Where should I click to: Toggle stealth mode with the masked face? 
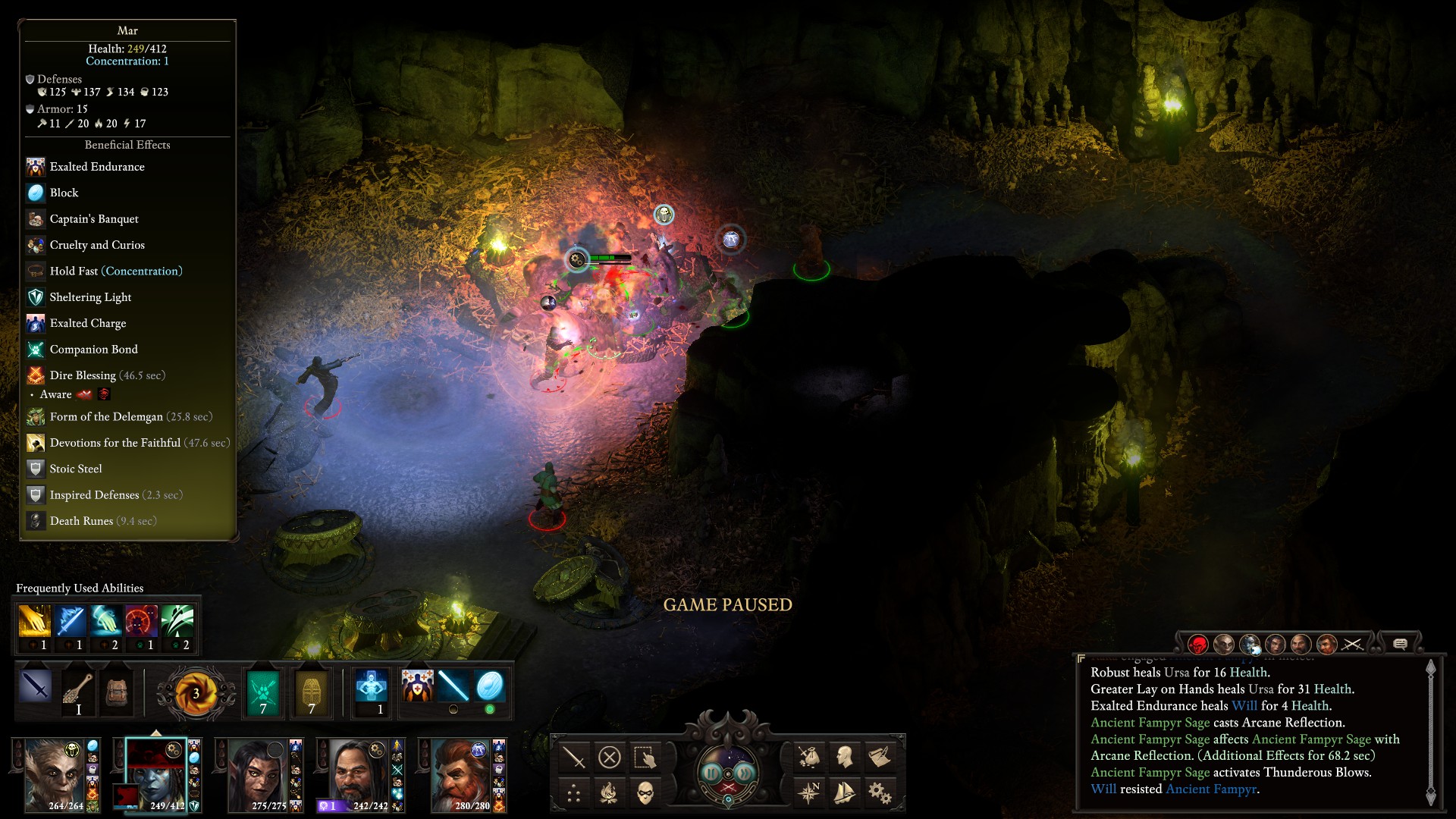tap(645, 793)
